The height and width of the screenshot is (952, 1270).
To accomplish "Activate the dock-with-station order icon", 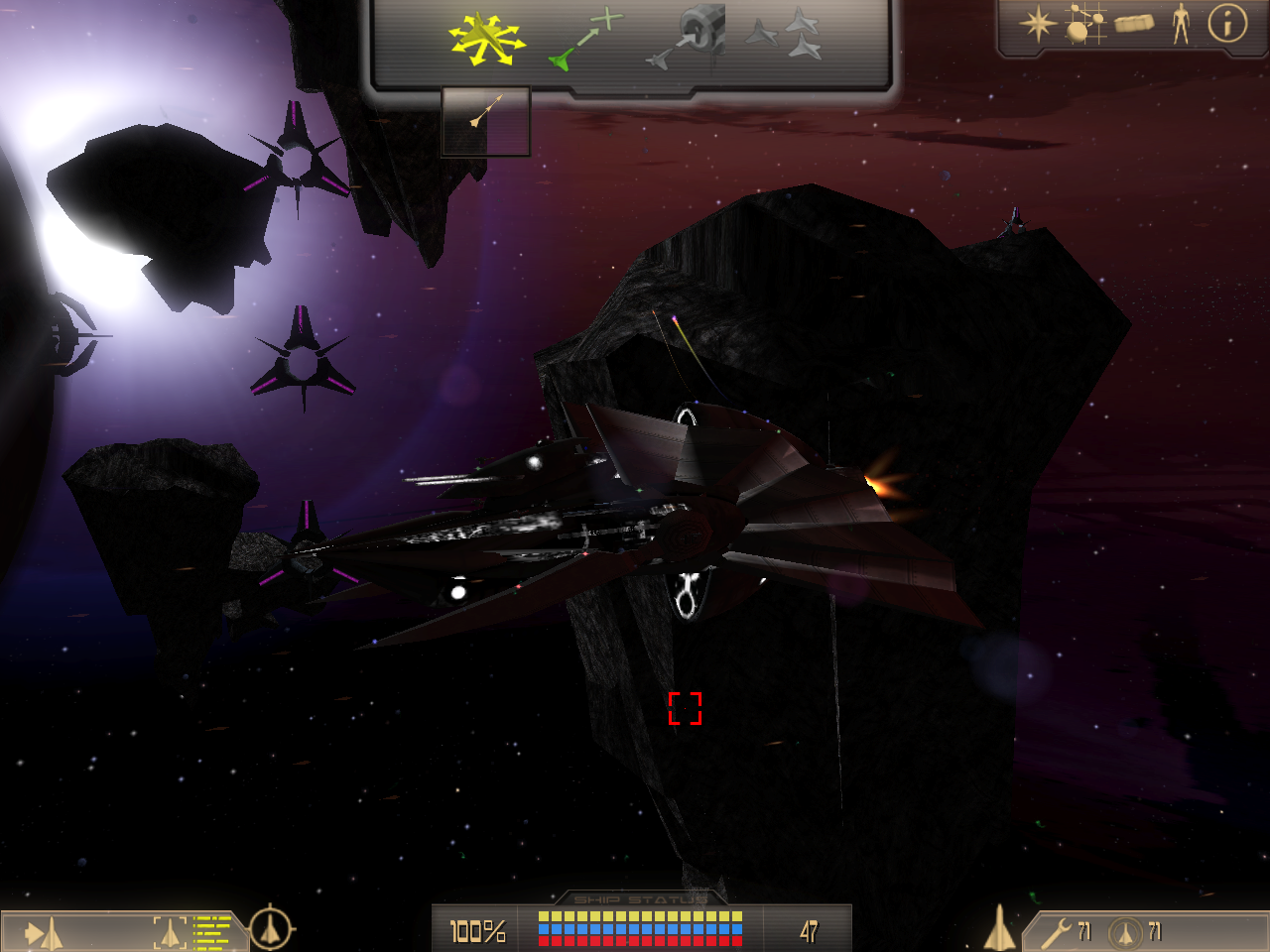I will pyautogui.click(x=687, y=38).
